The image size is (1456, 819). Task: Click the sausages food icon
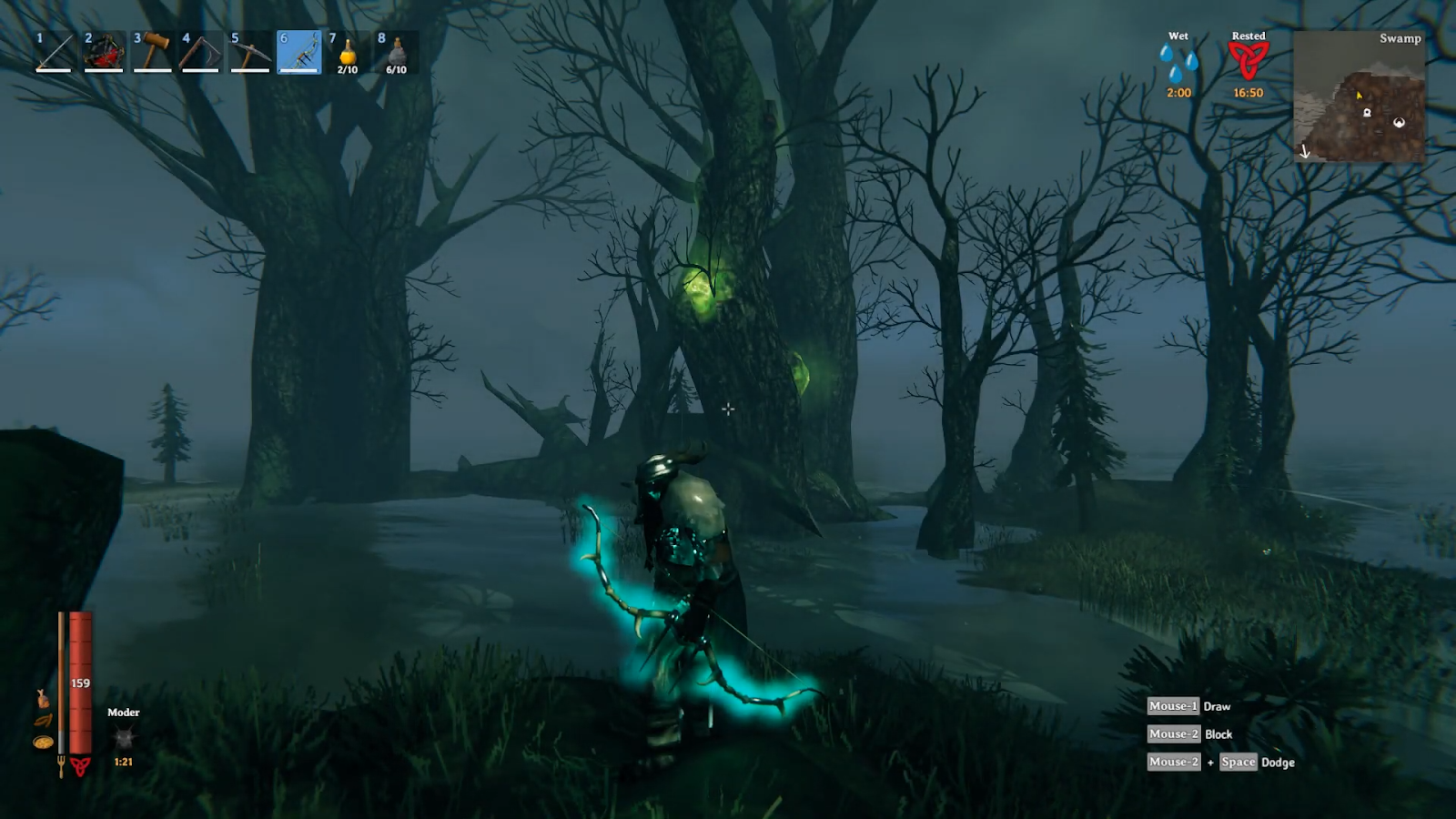pos(43,721)
